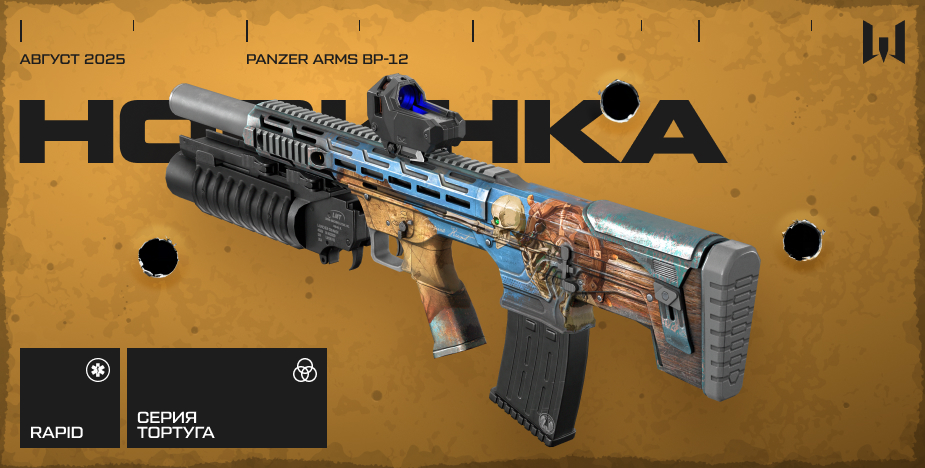Select the RAPID tile
This screenshot has width=925, height=468.
pyautogui.click(x=69, y=398)
